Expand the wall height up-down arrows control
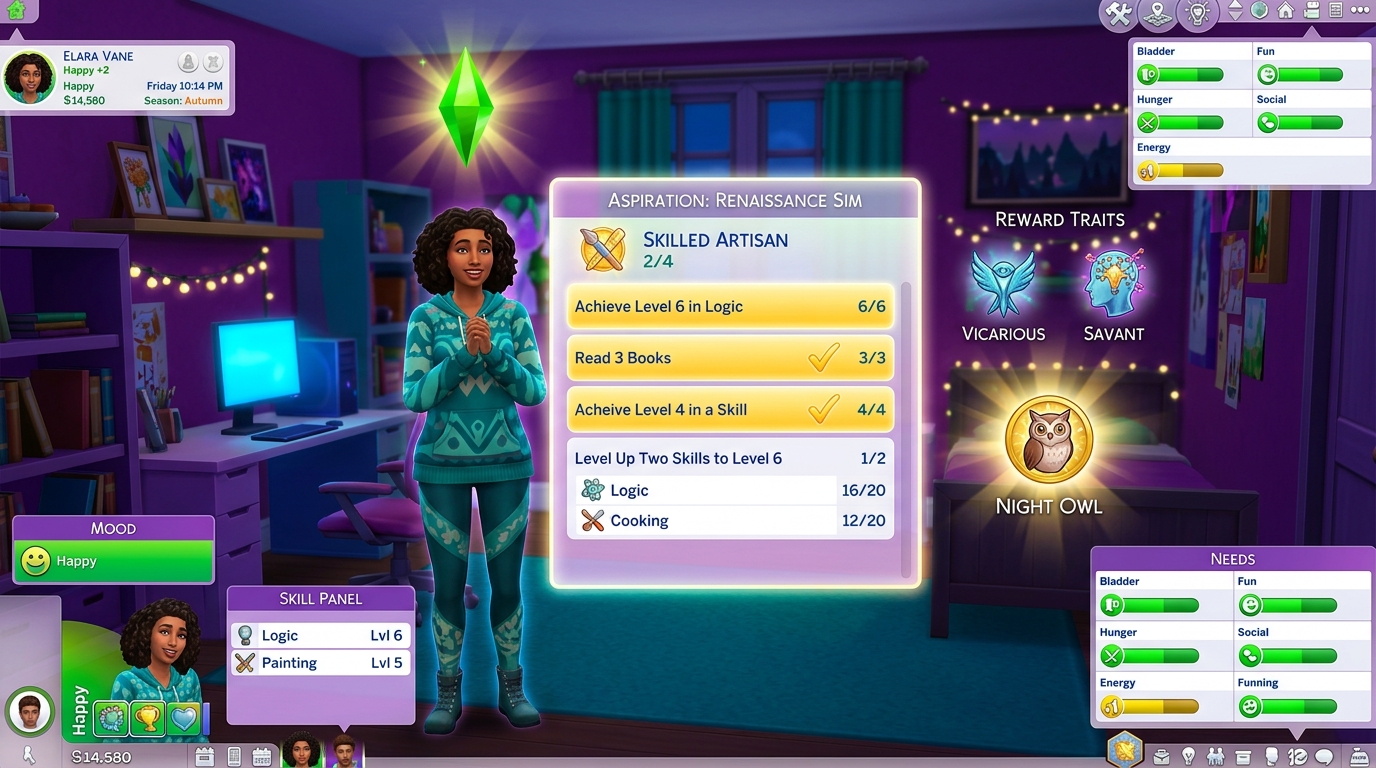The image size is (1376, 768). click(1236, 13)
